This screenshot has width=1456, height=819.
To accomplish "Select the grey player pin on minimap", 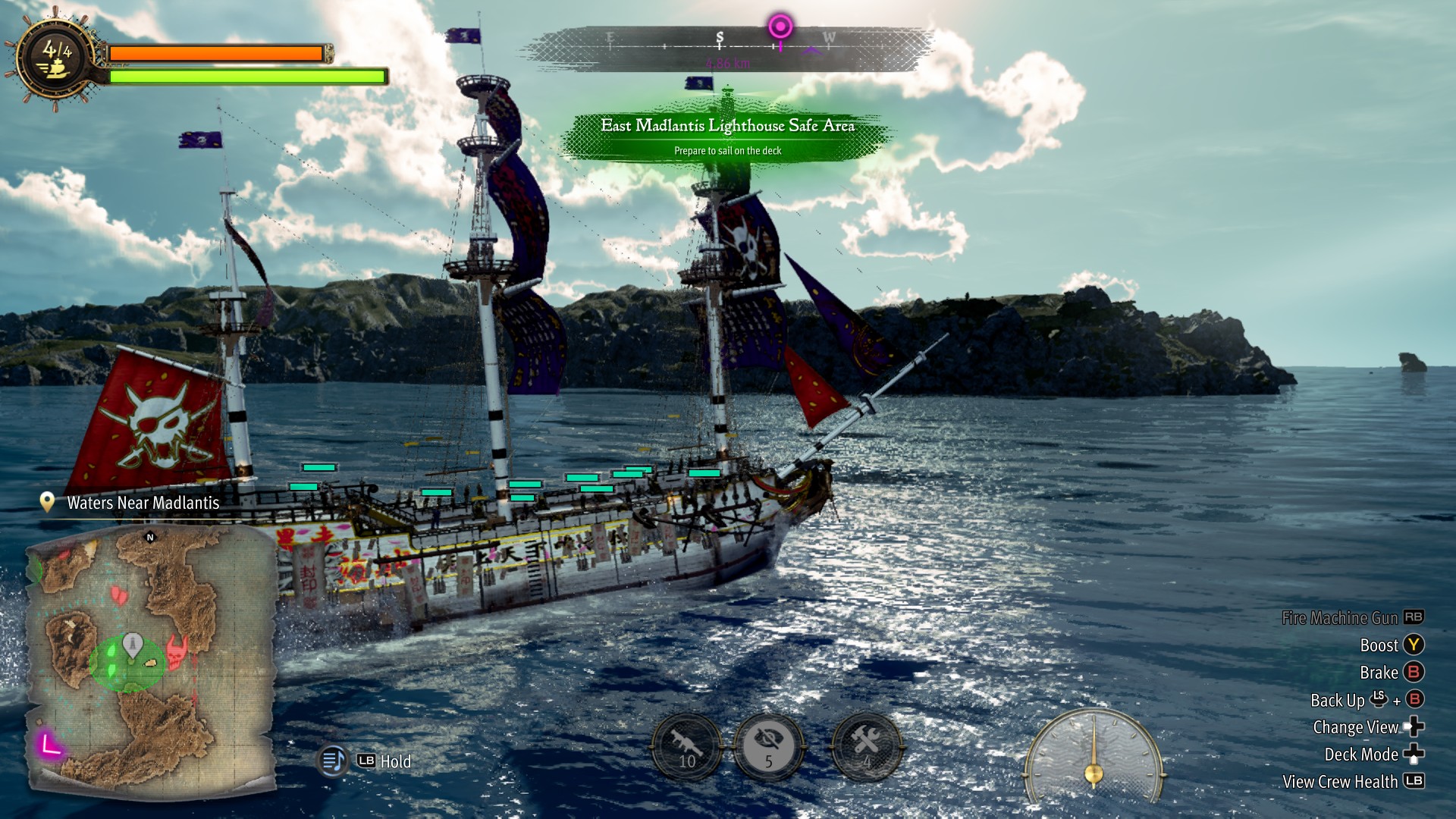I will click(x=133, y=644).
